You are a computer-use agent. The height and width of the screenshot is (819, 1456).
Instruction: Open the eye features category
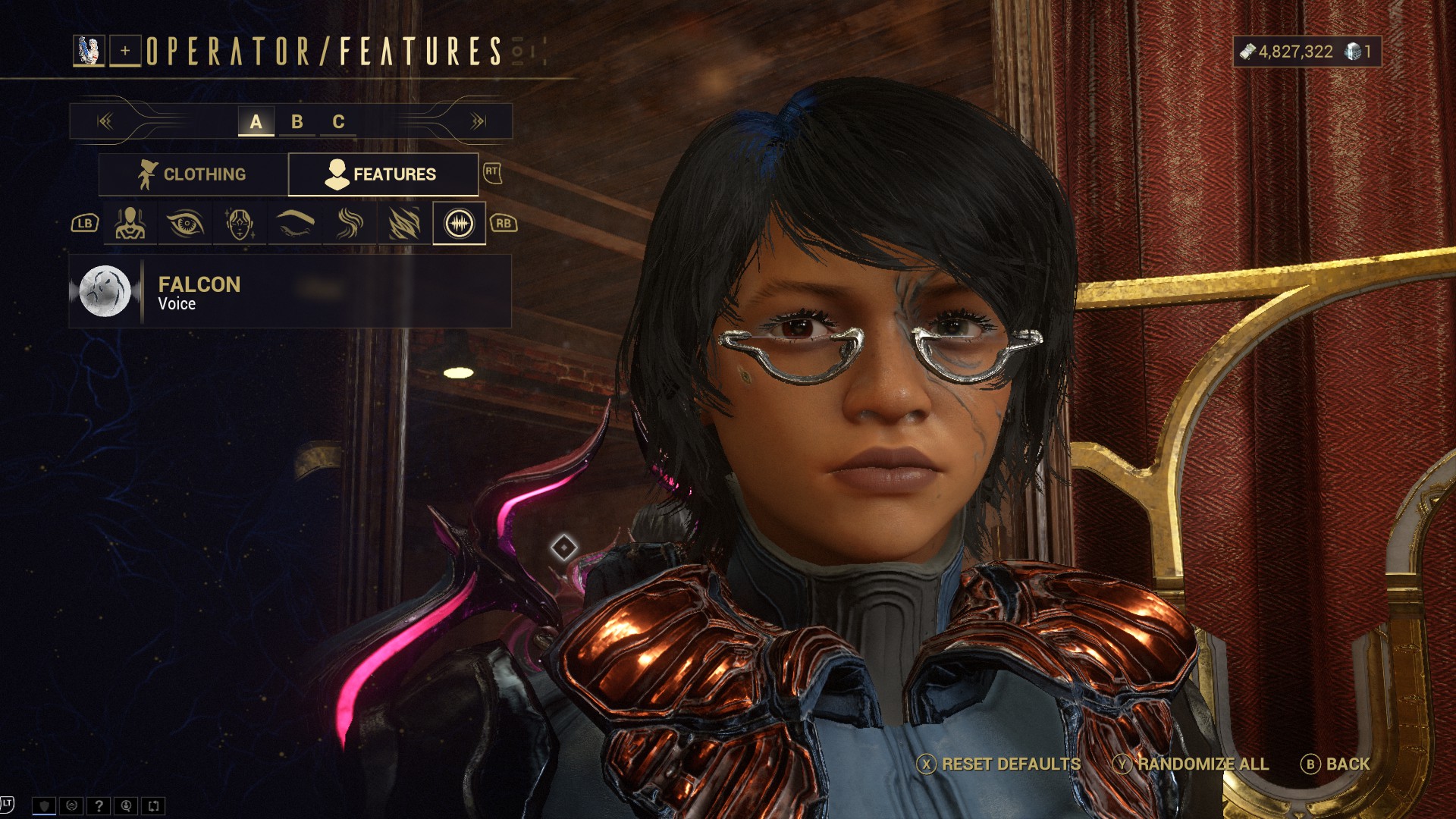coord(185,224)
